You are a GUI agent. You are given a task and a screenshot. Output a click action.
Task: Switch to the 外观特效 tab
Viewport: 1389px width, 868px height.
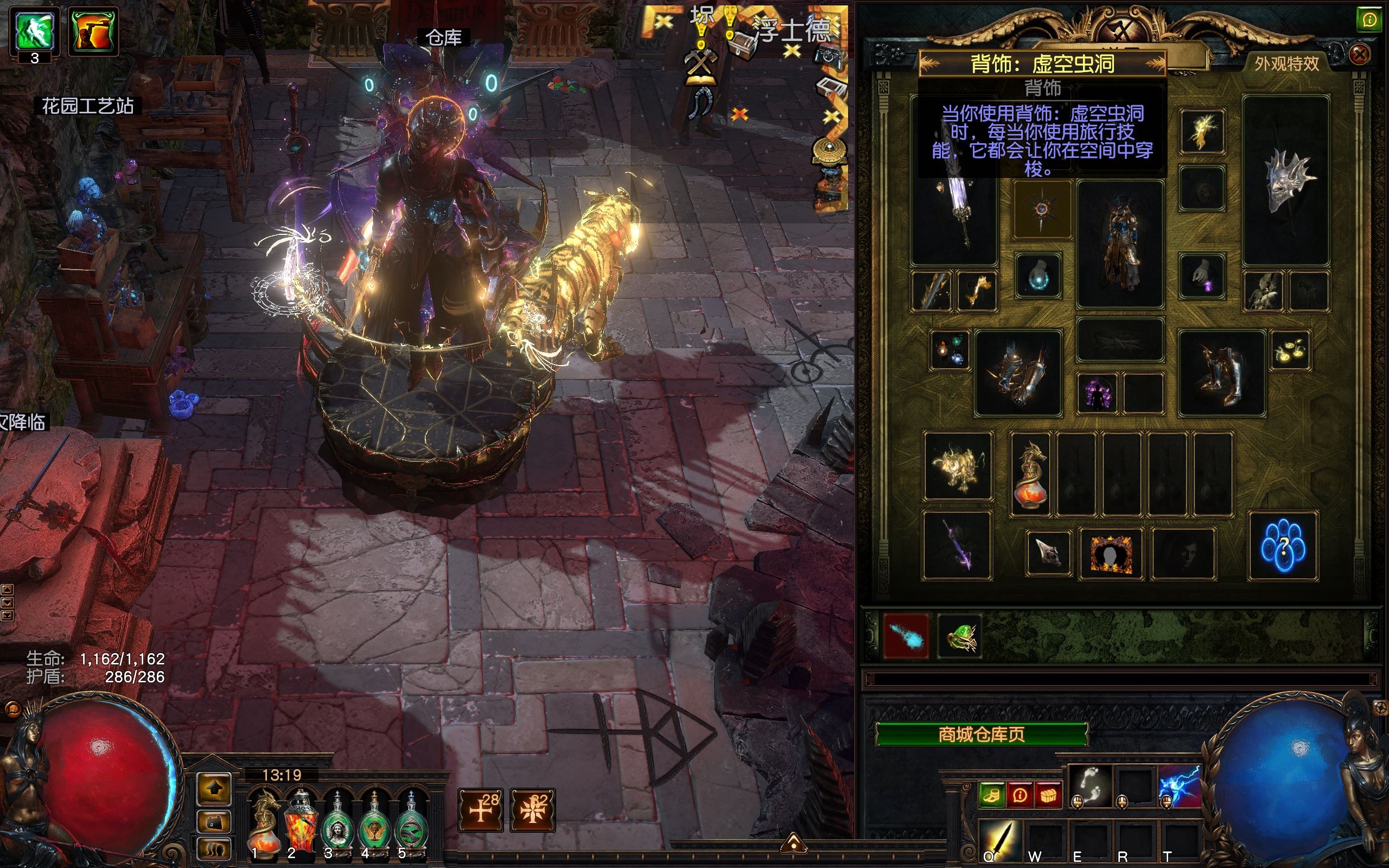coord(1287,63)
